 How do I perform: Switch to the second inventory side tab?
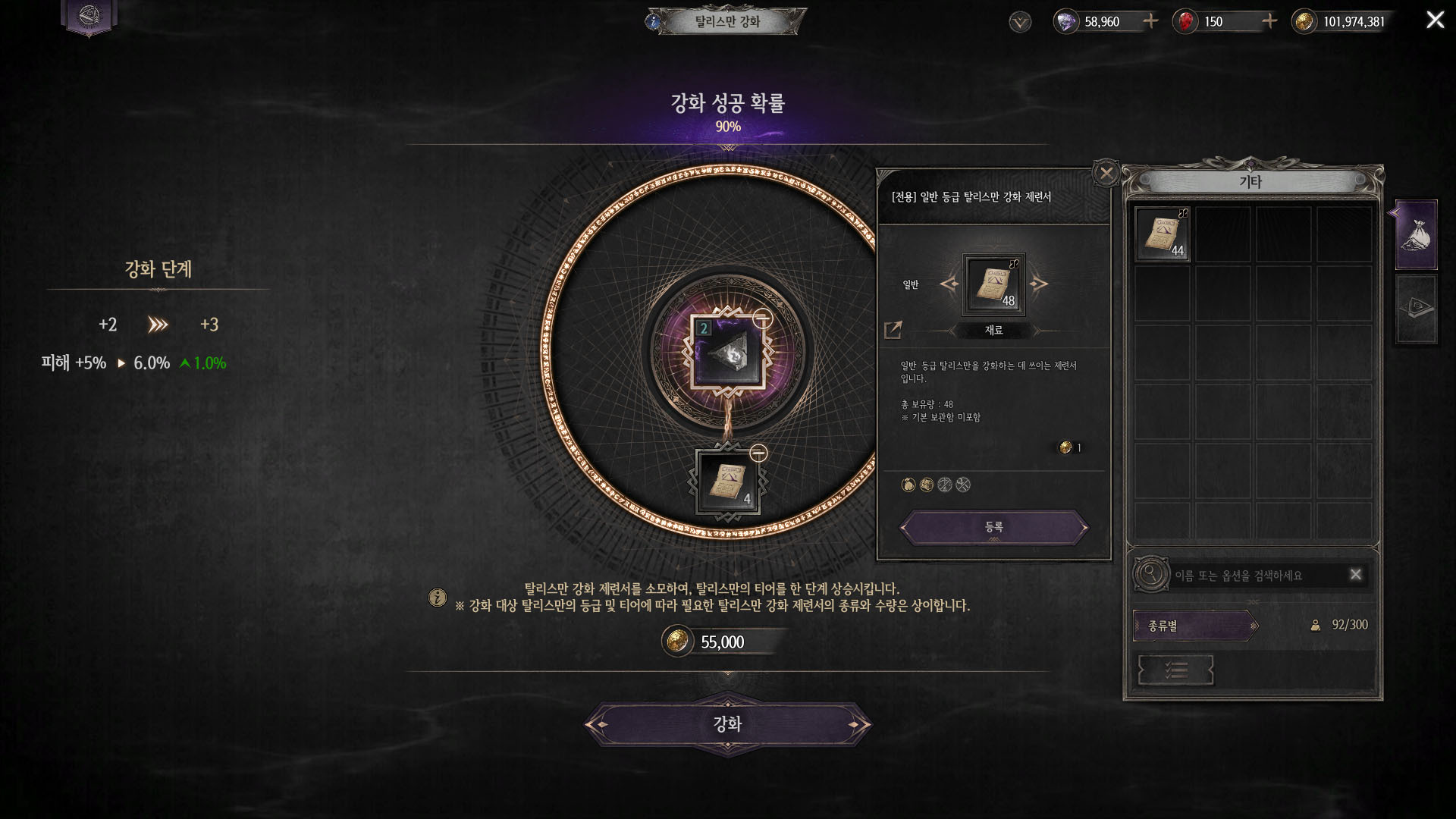pyautogui.click(x=1416, y=309)
